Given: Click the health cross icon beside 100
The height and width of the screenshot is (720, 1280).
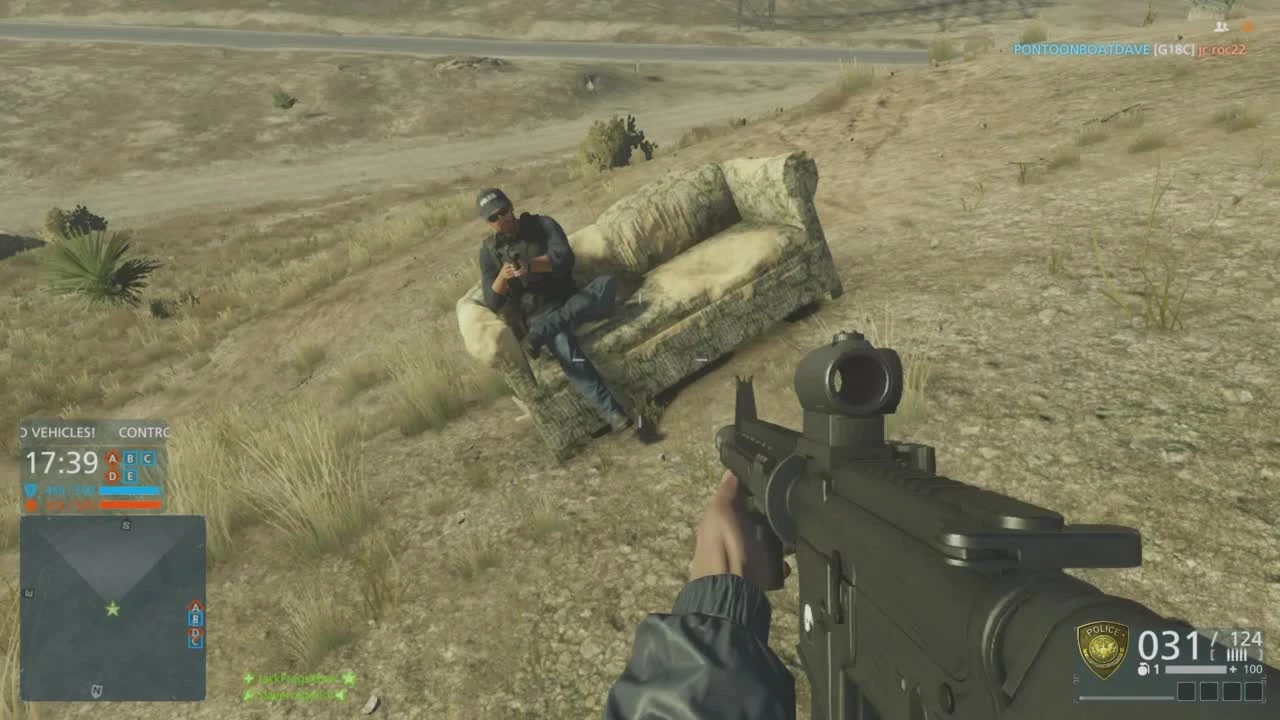Looking at the screenshot, I should pos(1232,669).
